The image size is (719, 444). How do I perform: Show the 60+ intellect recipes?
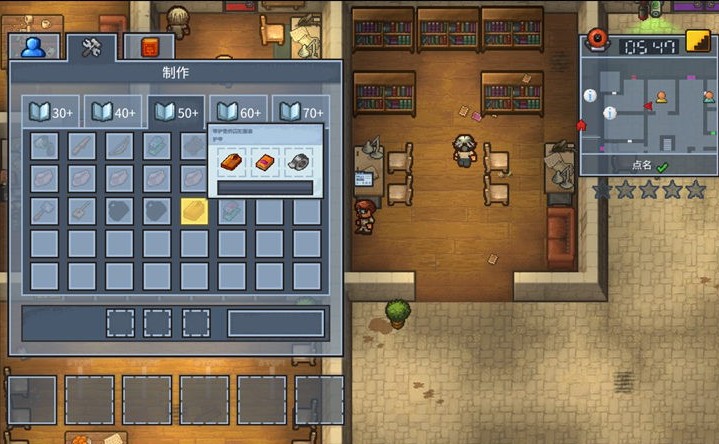pos(238,113)
